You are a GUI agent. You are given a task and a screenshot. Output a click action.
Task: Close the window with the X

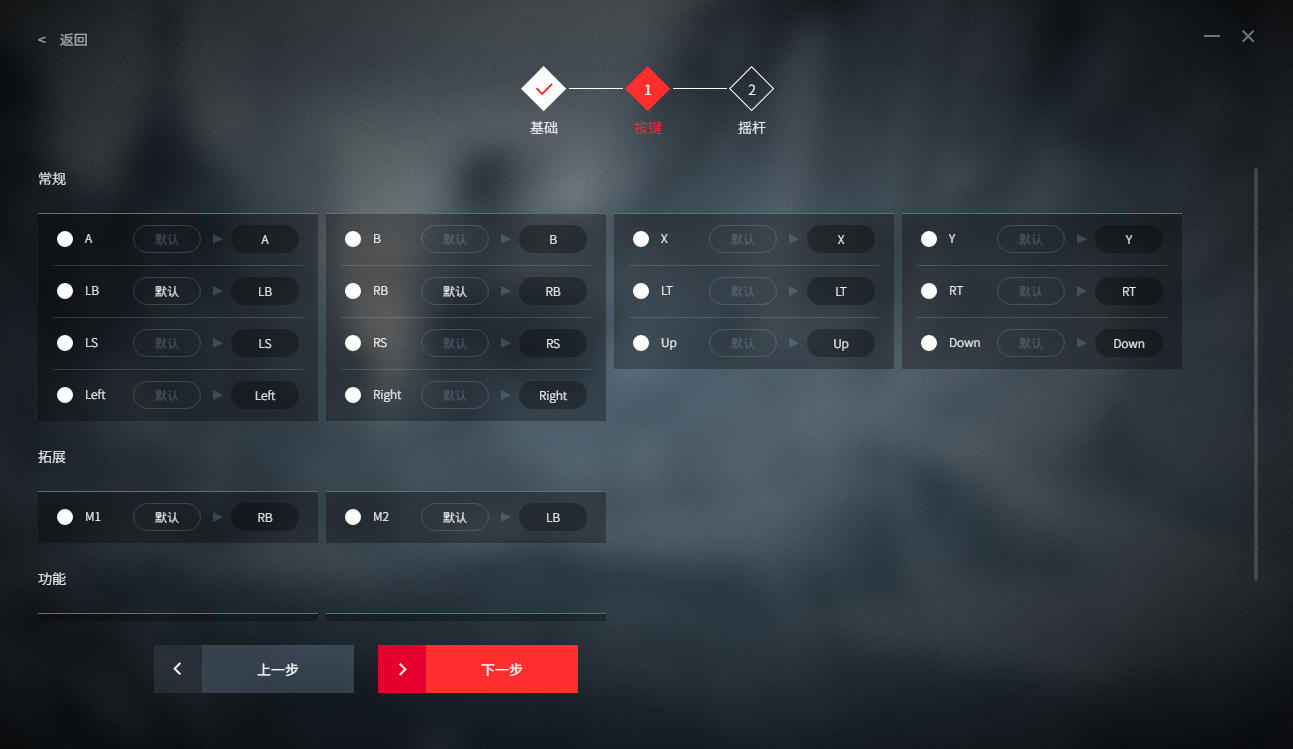[1248, 36]
